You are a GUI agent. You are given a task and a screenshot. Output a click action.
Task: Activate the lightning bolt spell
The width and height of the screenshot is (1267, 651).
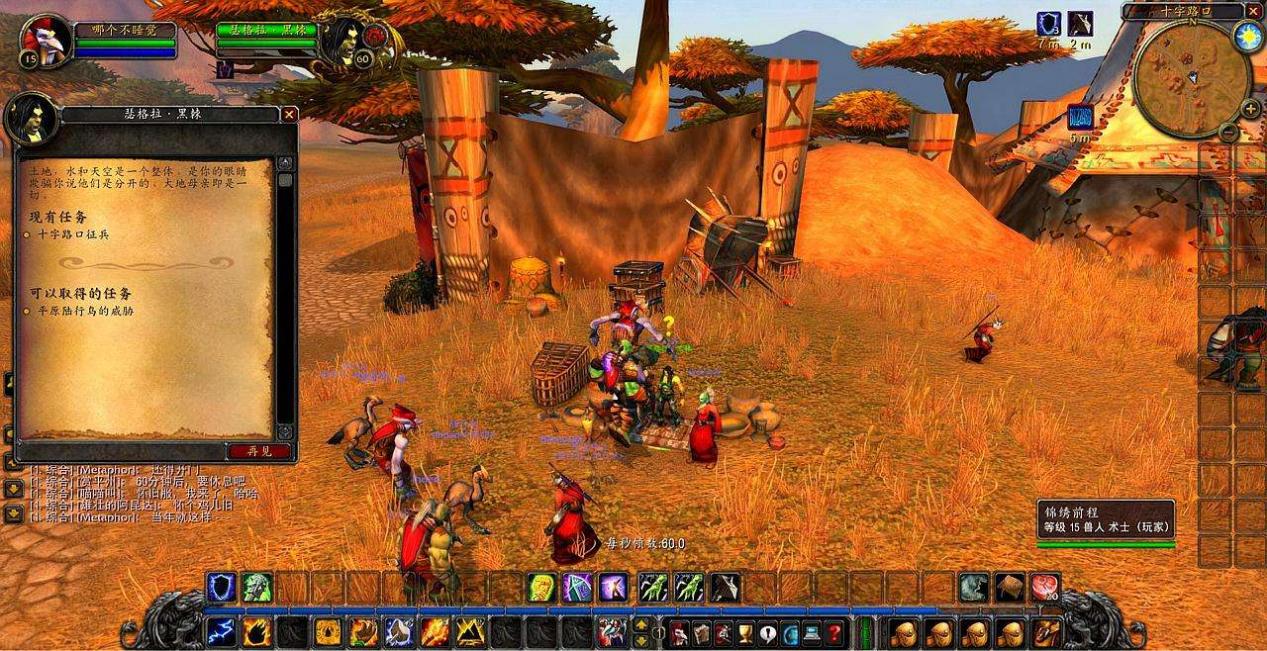[x=220, y=631]
